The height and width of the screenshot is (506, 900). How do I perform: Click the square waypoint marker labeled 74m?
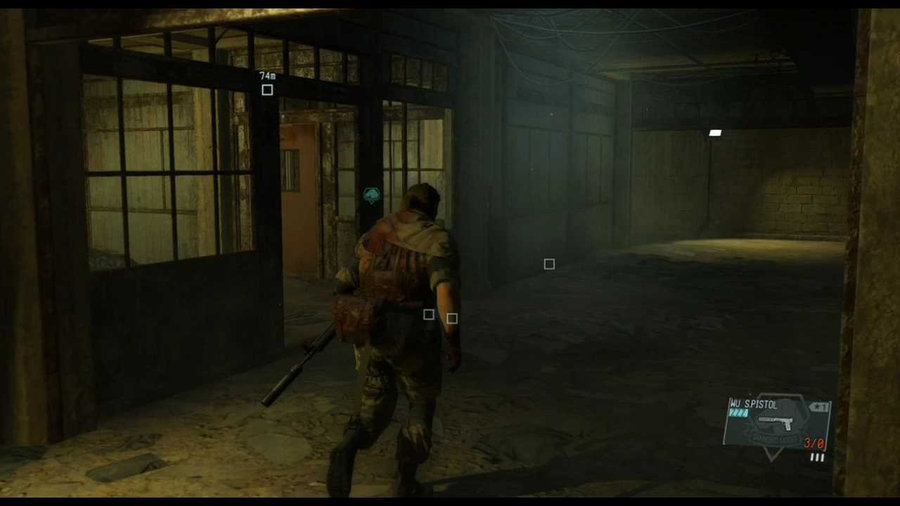tap(267, 90)
